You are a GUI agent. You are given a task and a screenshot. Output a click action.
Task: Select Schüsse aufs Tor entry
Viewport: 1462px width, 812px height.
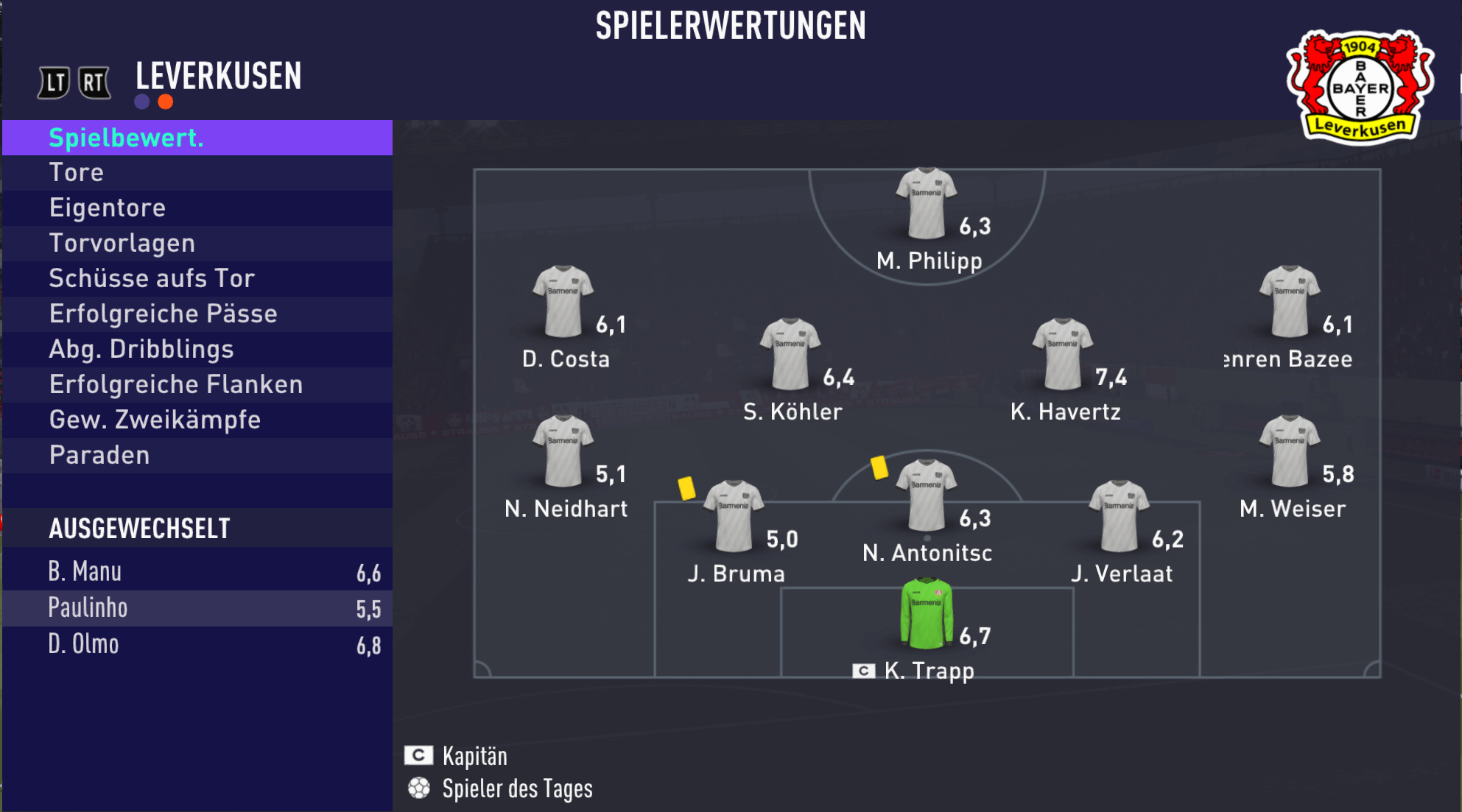coord(197,279)
